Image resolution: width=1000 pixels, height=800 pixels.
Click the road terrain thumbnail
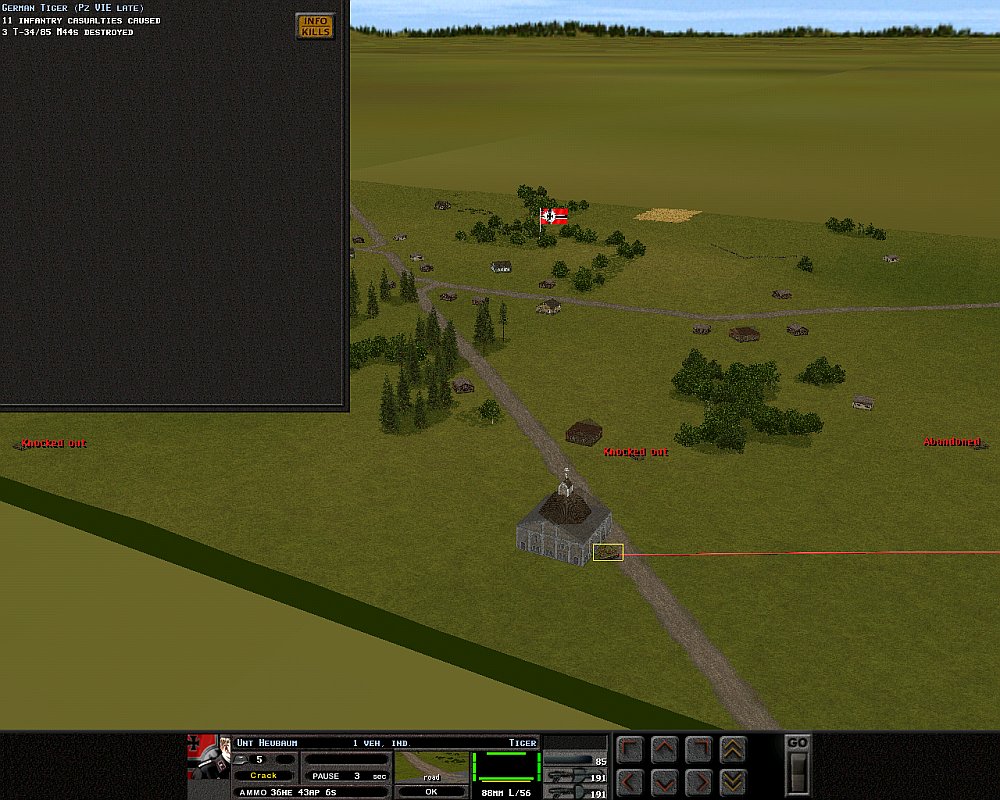point(431,767)
